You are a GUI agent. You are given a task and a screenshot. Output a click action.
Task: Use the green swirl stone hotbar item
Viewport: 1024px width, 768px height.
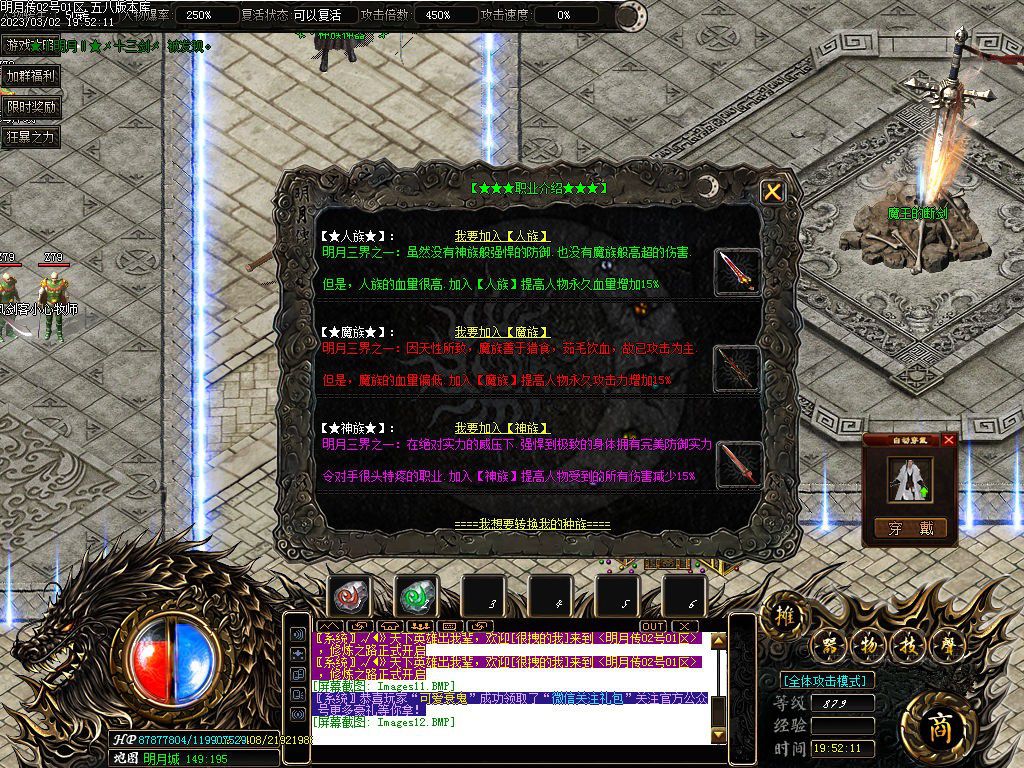point(417,597)
